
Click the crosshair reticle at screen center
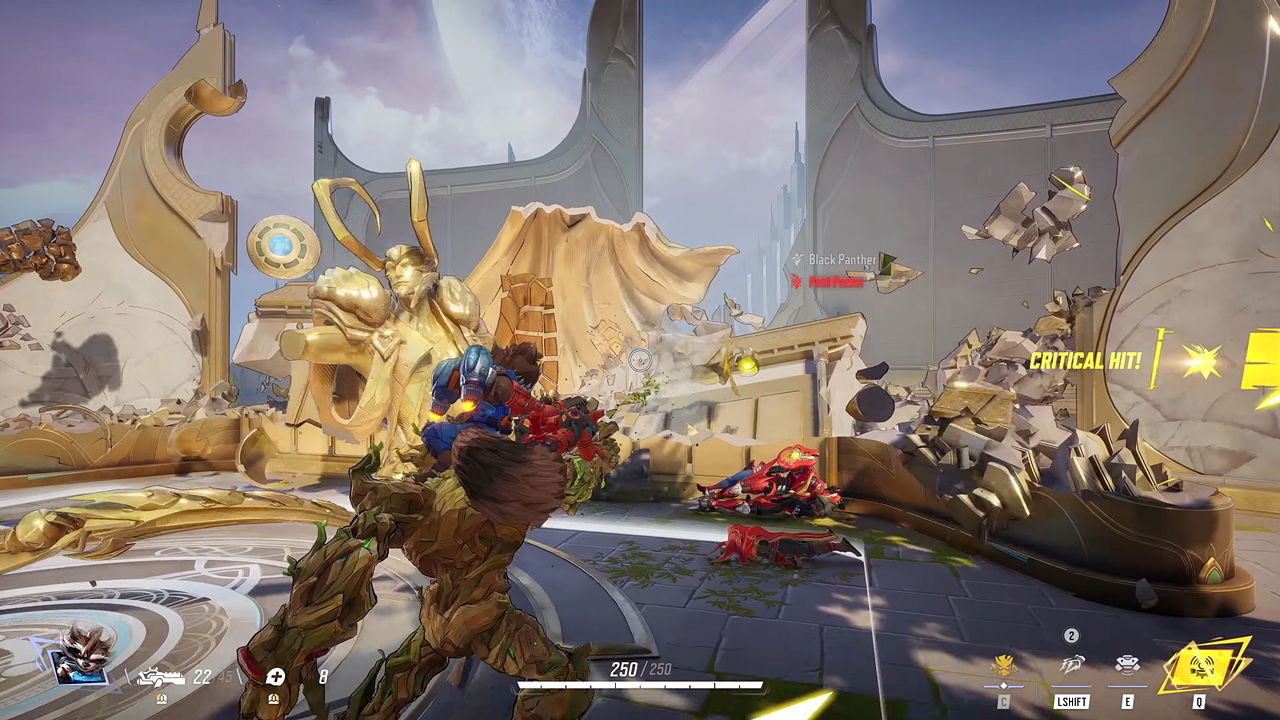640,360
